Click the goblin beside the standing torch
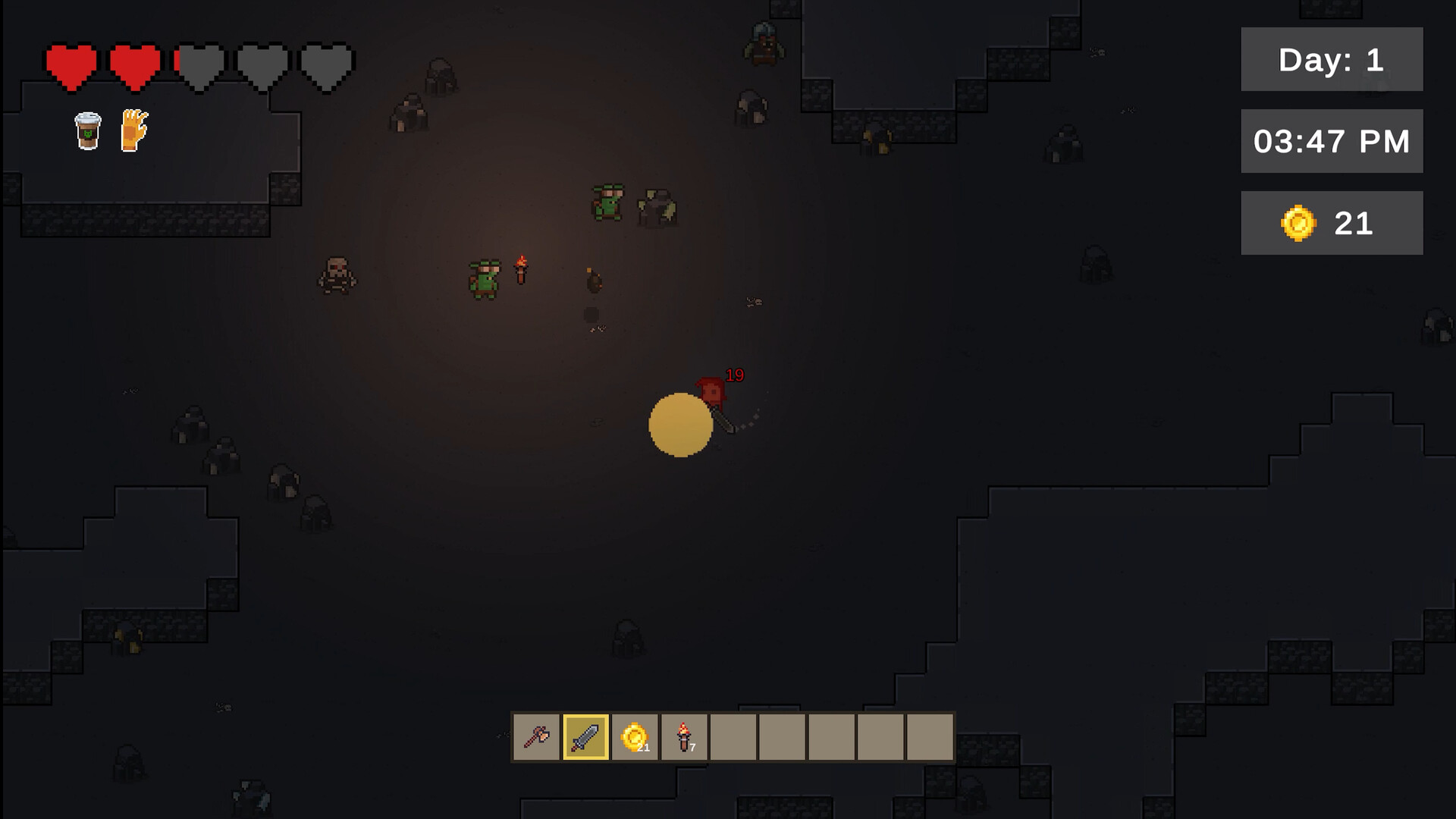 485,277
